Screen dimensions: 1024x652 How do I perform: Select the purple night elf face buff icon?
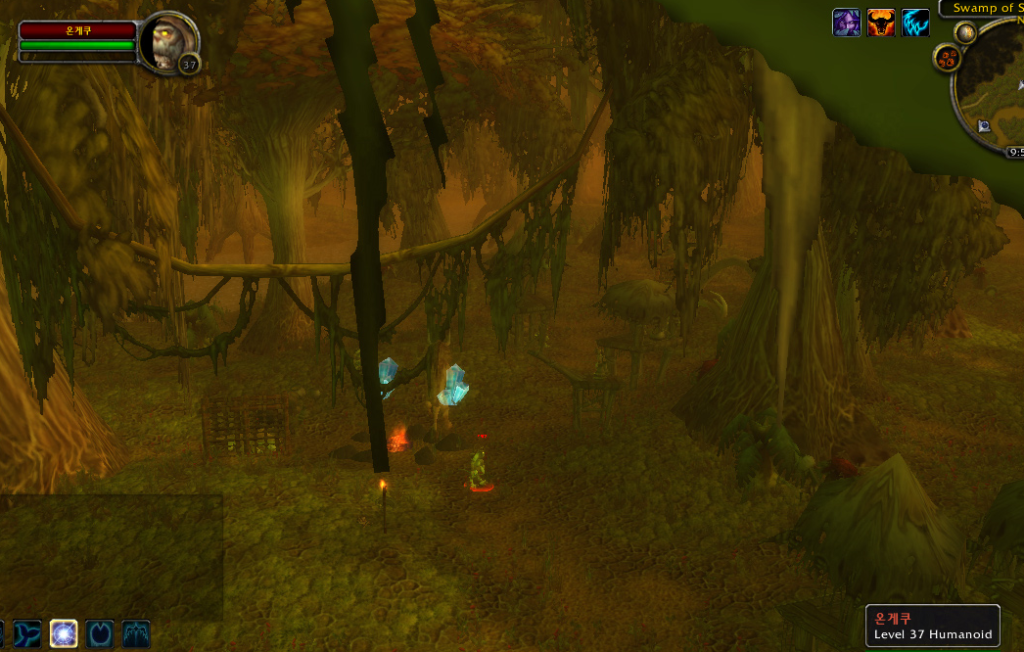[846, 23]
